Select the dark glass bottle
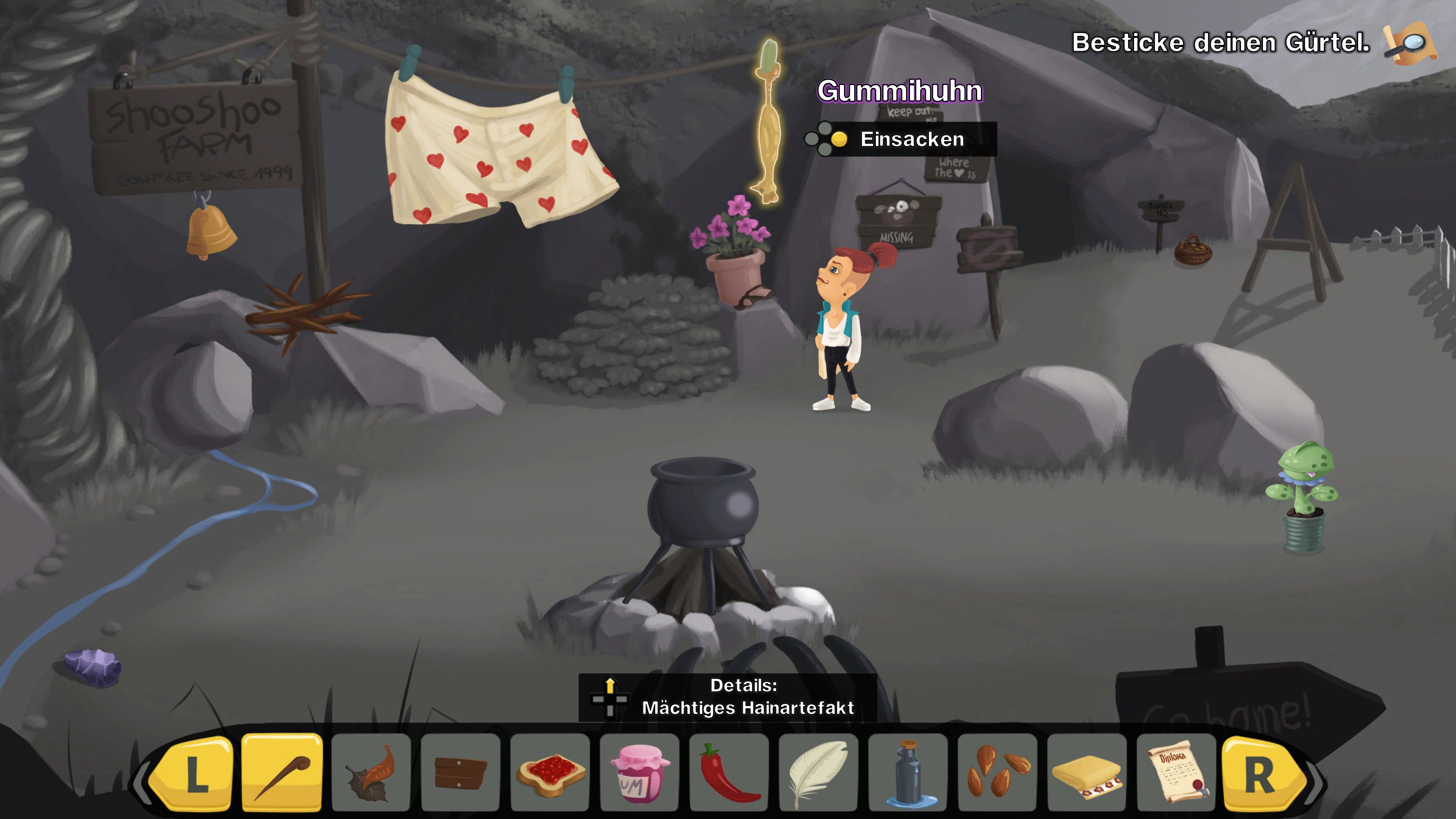 pos(908,772)
